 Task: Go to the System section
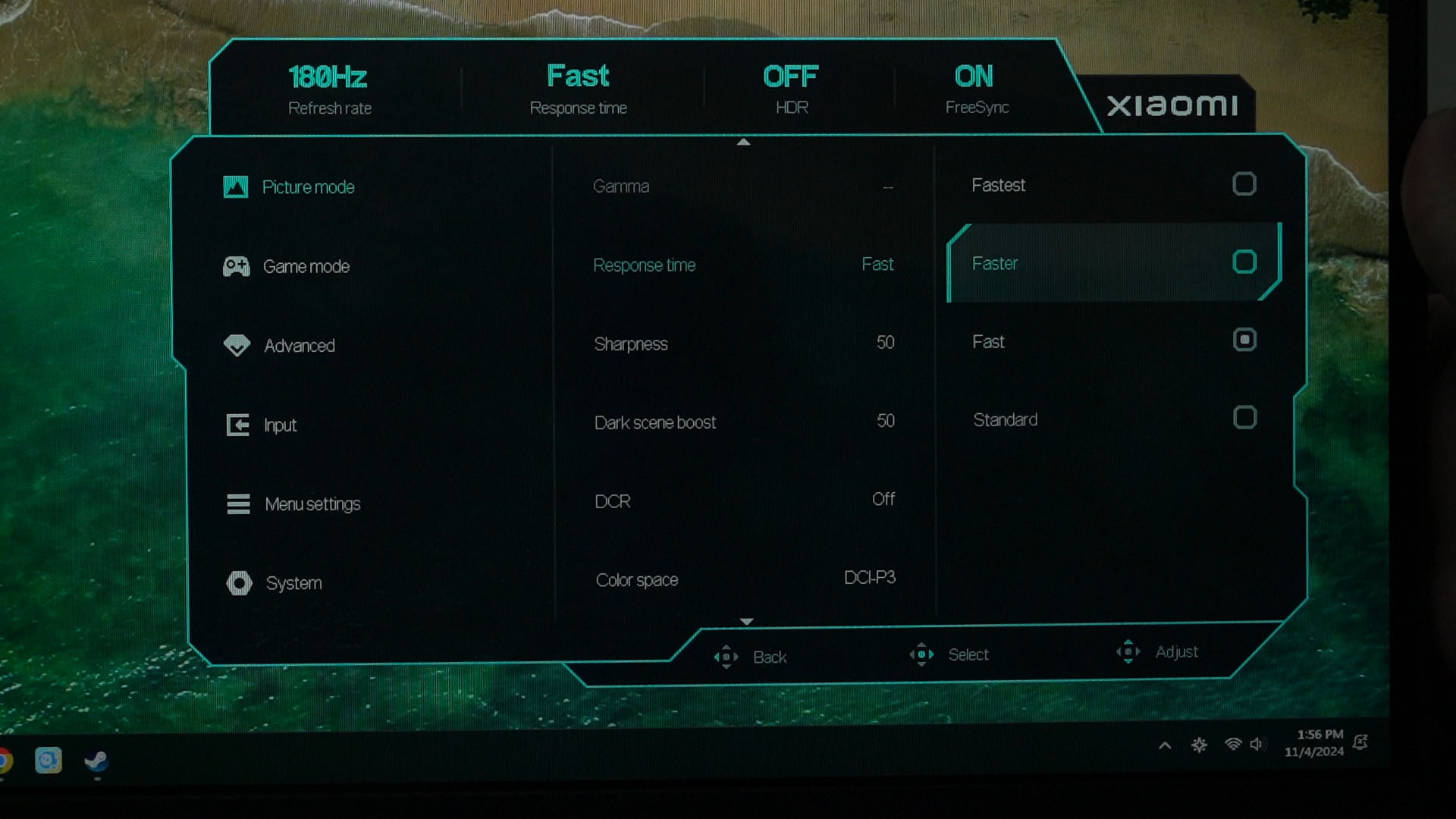[293, 583]
